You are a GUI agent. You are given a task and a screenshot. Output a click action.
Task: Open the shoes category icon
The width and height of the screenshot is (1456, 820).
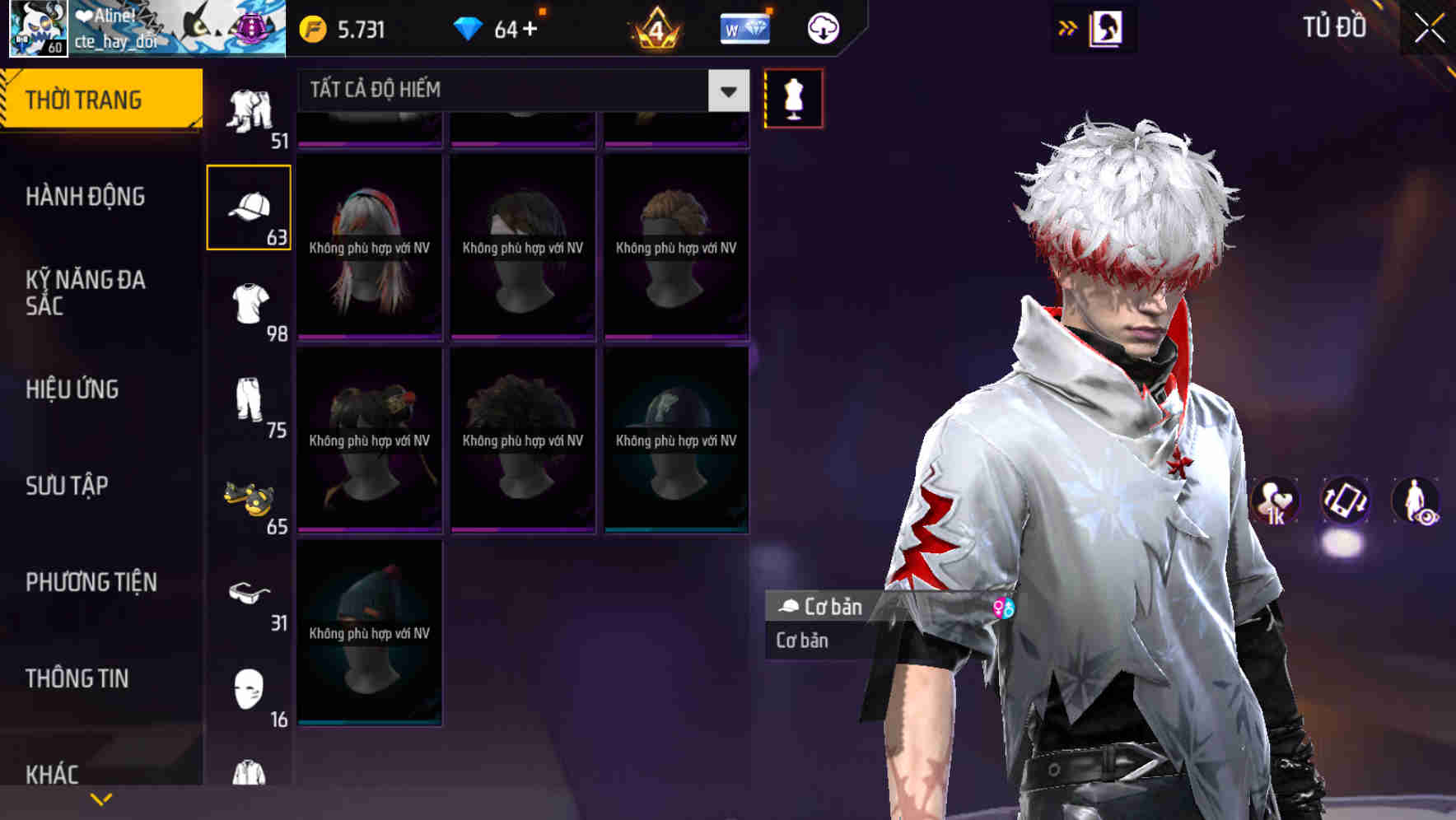coord(250,500)
